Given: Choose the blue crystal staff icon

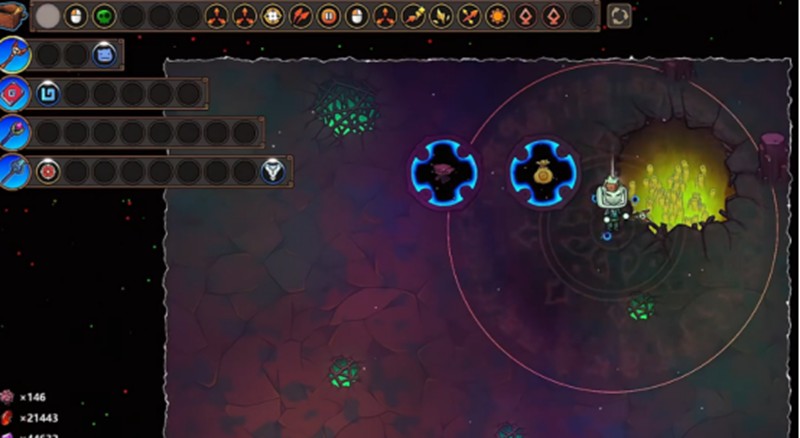Looking at the screenshot, I should [x=13, y=171].
